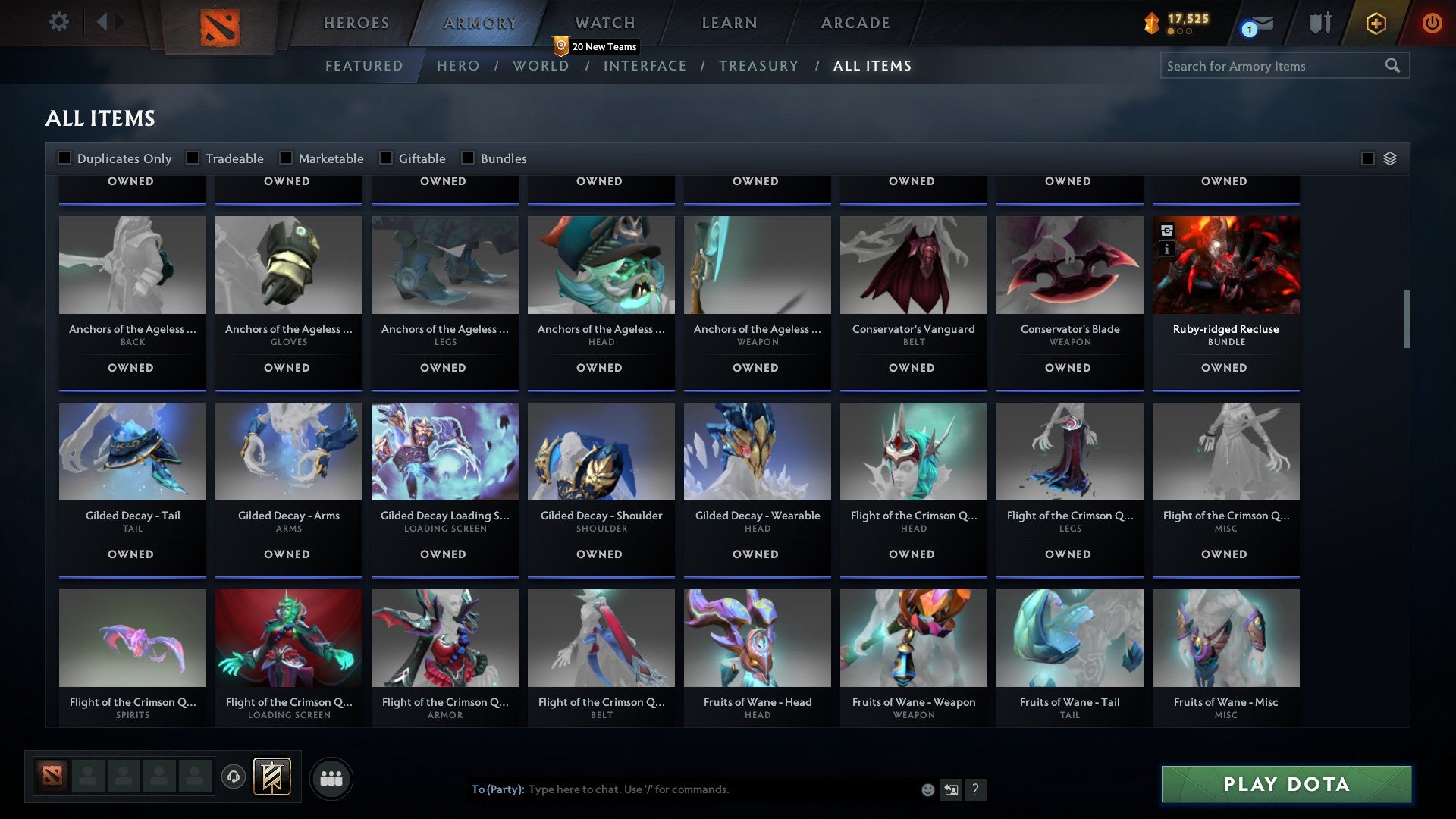Check the Tradeable checkbox
The width and height of the screenshot is (1456, 819).
[x=193, y=158]
